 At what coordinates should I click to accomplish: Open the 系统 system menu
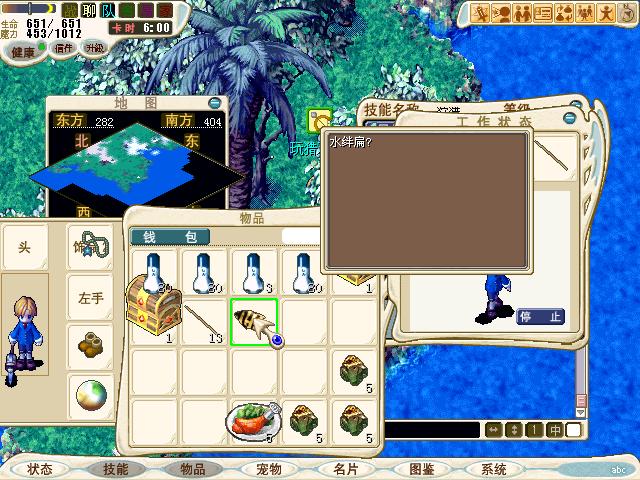point(494,468)
